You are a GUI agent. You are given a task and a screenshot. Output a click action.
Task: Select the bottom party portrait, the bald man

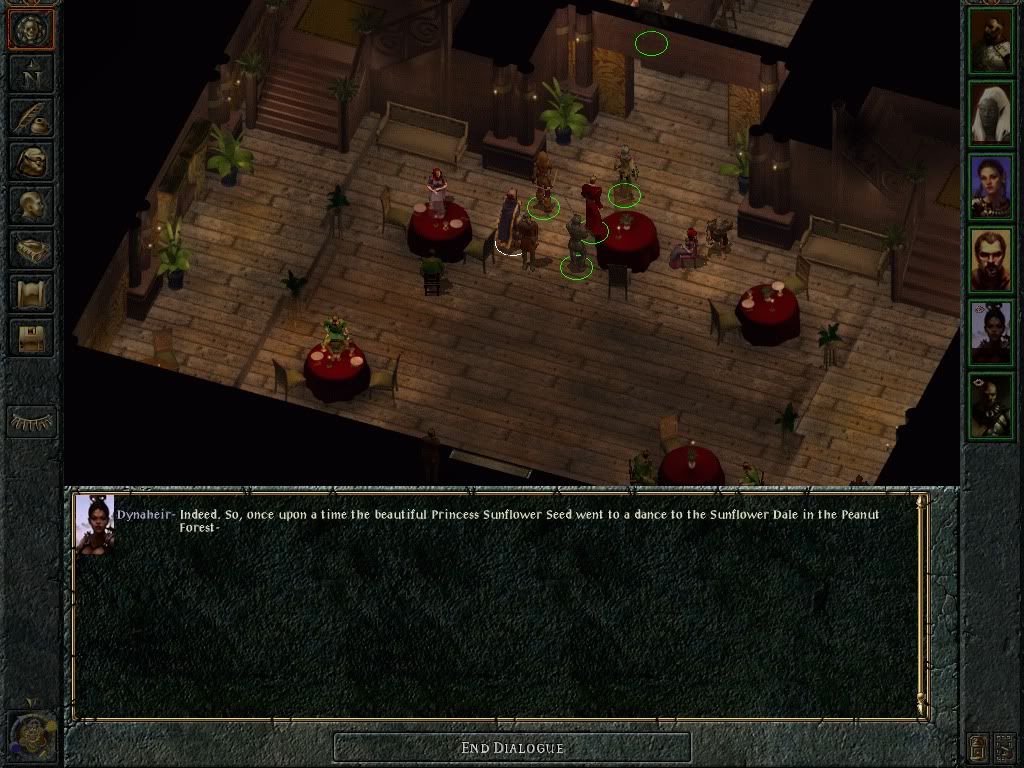991,405
